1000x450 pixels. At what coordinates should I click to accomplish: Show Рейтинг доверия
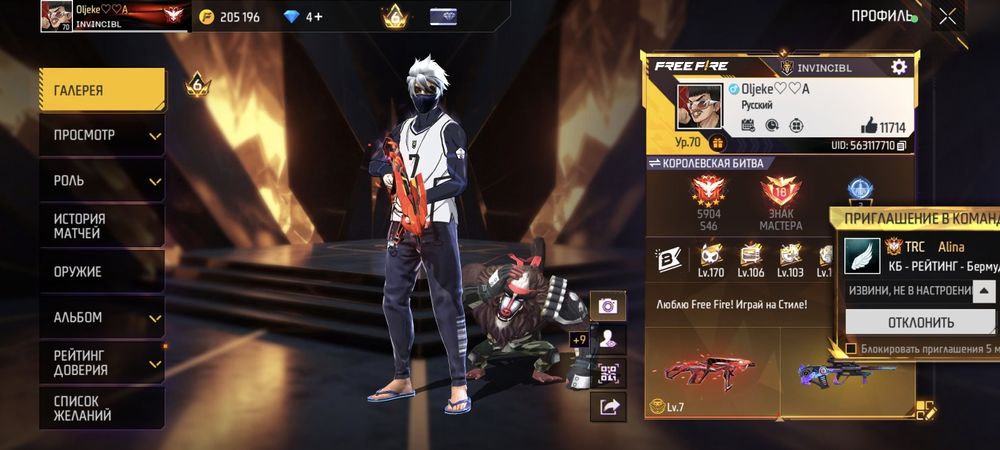(102, 362)
